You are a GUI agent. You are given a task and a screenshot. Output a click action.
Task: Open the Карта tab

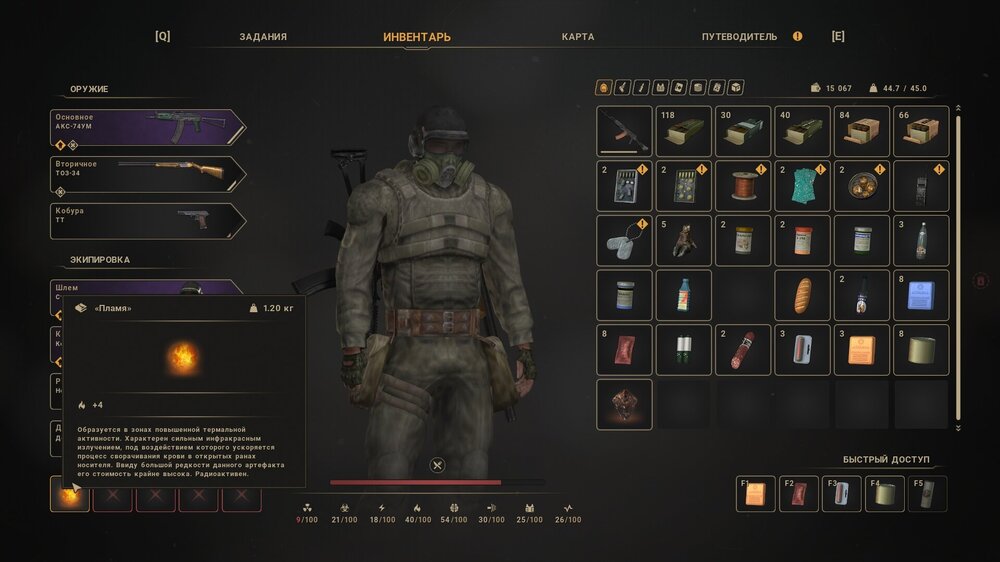(578, 37)
